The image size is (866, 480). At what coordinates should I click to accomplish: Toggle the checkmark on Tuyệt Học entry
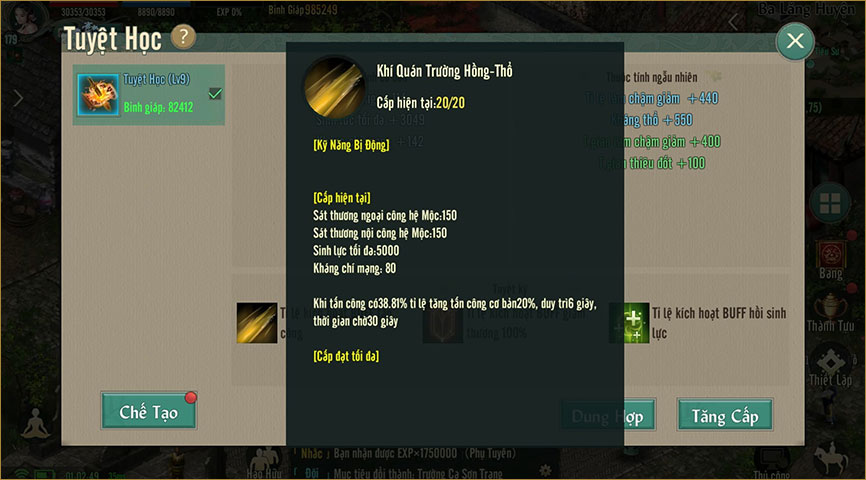(214, 94)
